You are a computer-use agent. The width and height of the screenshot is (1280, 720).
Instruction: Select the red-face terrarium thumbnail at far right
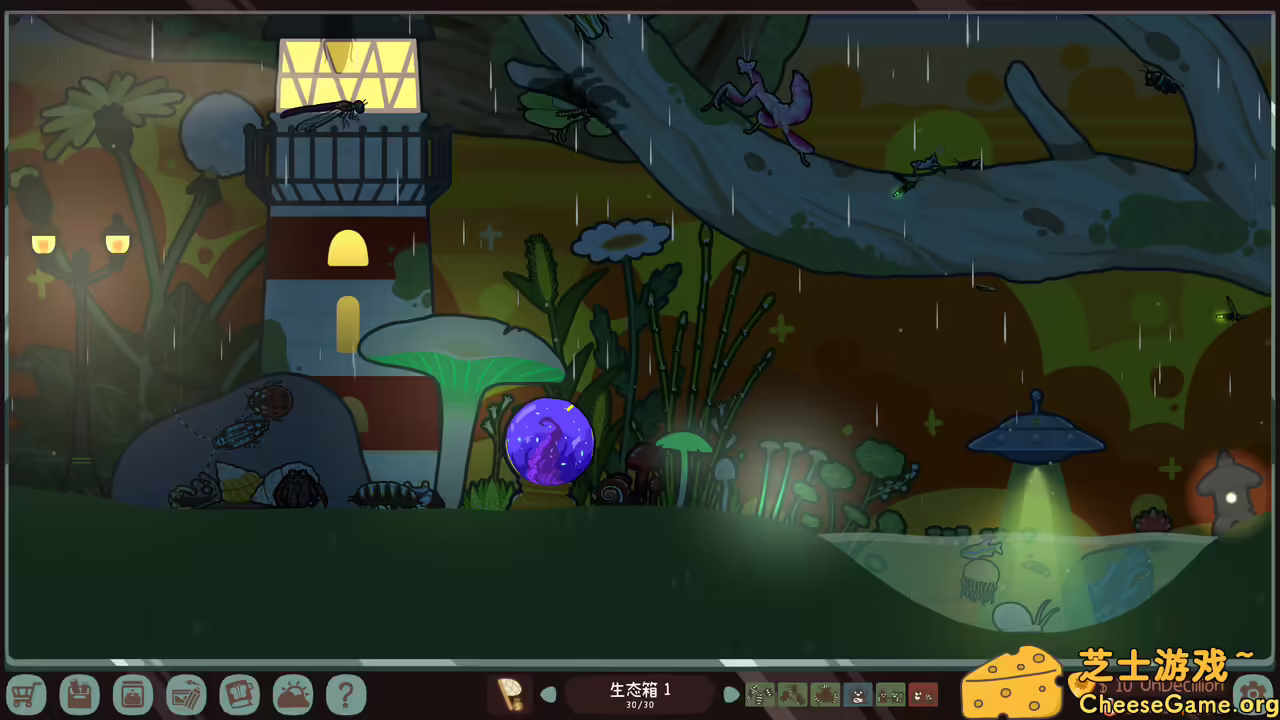pos(922,693)
